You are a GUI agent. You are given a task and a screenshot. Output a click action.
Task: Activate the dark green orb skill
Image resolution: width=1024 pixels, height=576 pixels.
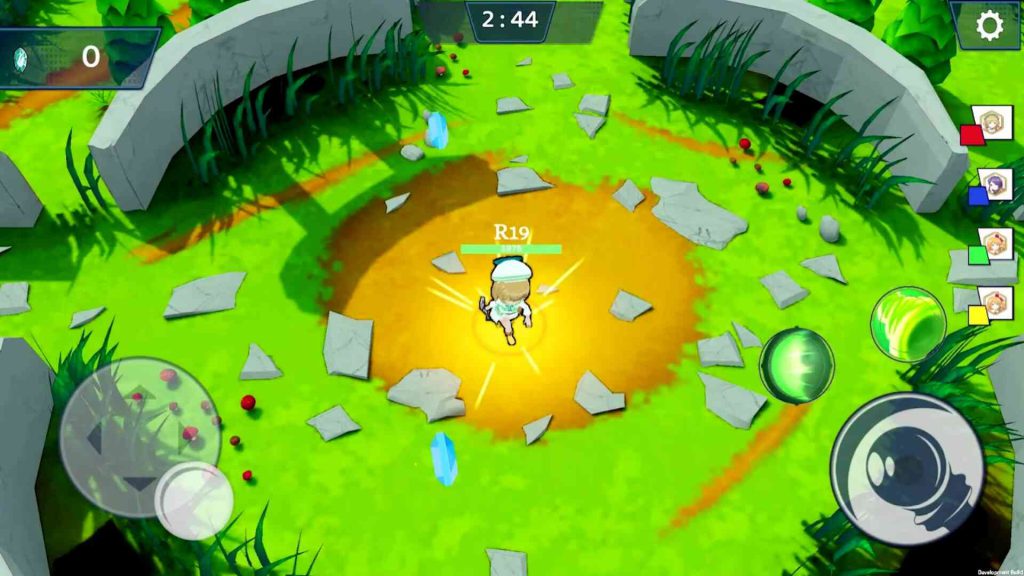tap(796, 365)
